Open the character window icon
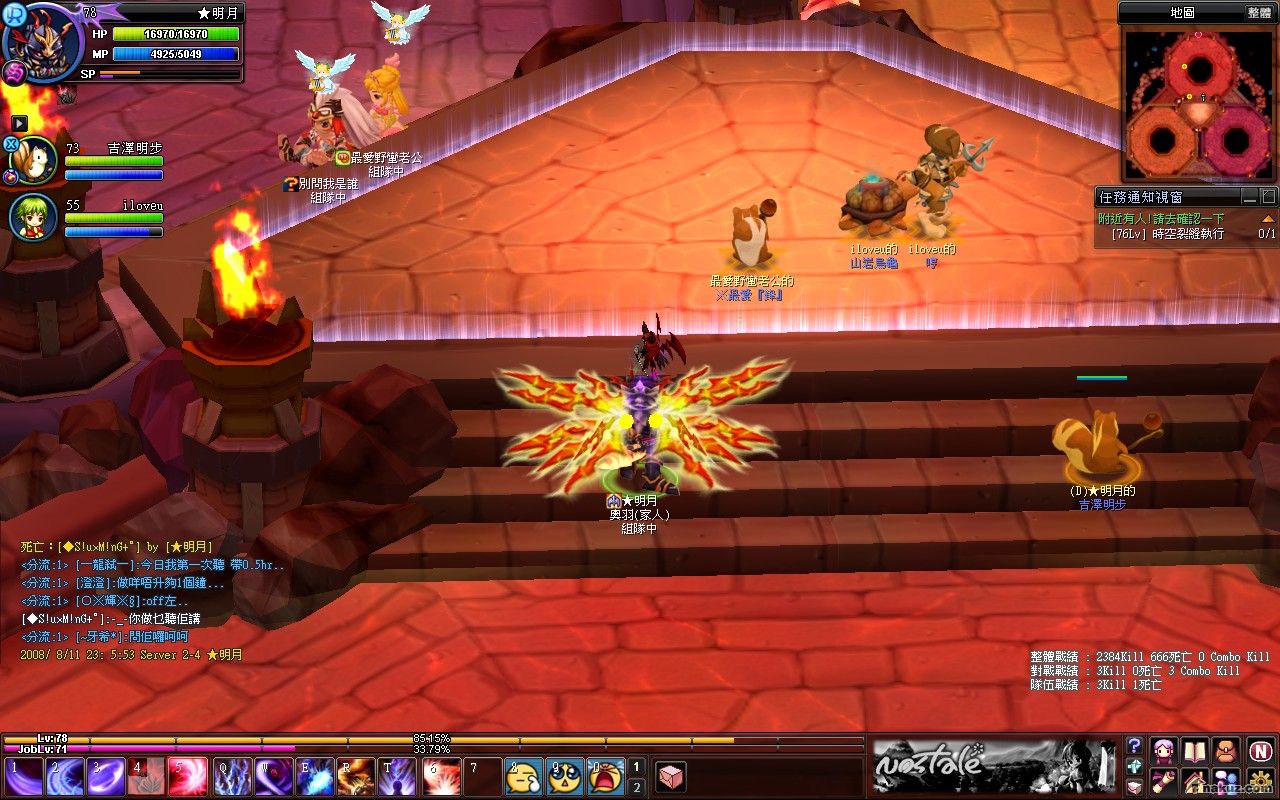 (1162, 750)
